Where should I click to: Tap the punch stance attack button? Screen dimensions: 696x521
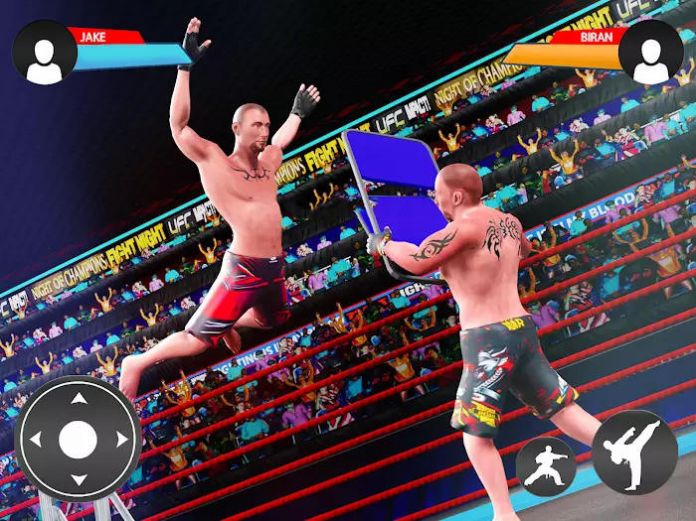546,467
